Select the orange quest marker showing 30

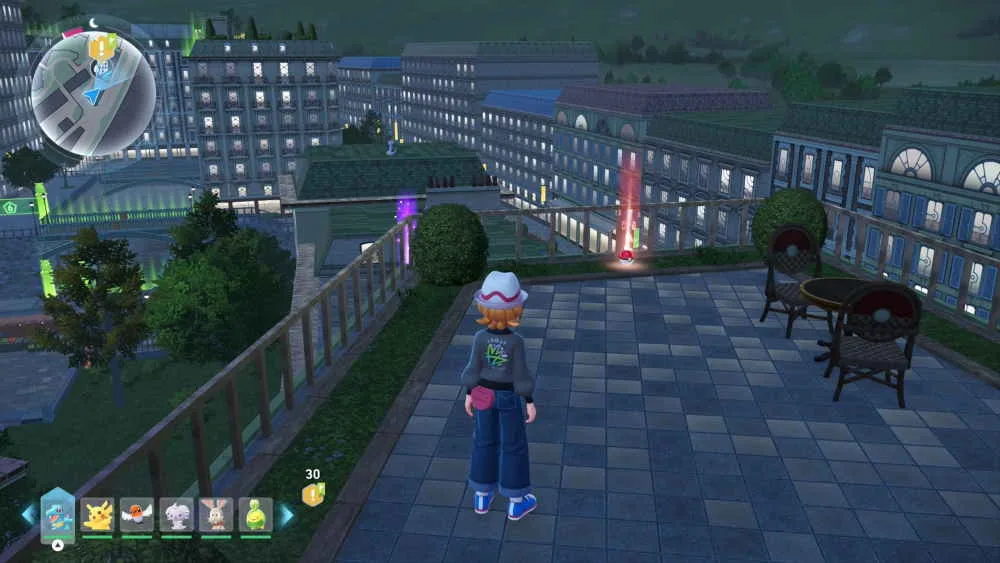click(x=313, y=493)
